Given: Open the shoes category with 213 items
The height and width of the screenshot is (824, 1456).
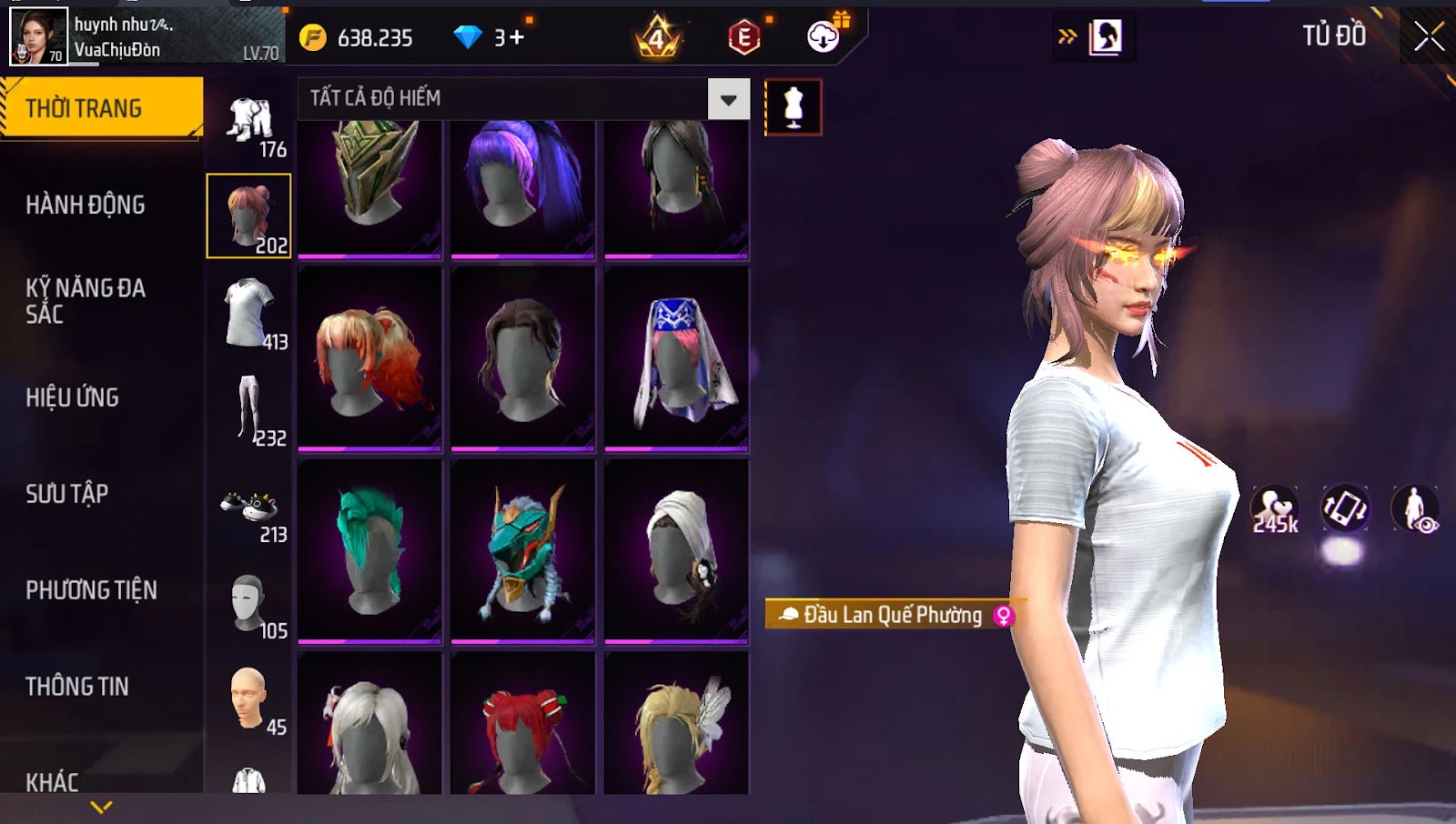Looking at the screenshot, I should point(249,510).
